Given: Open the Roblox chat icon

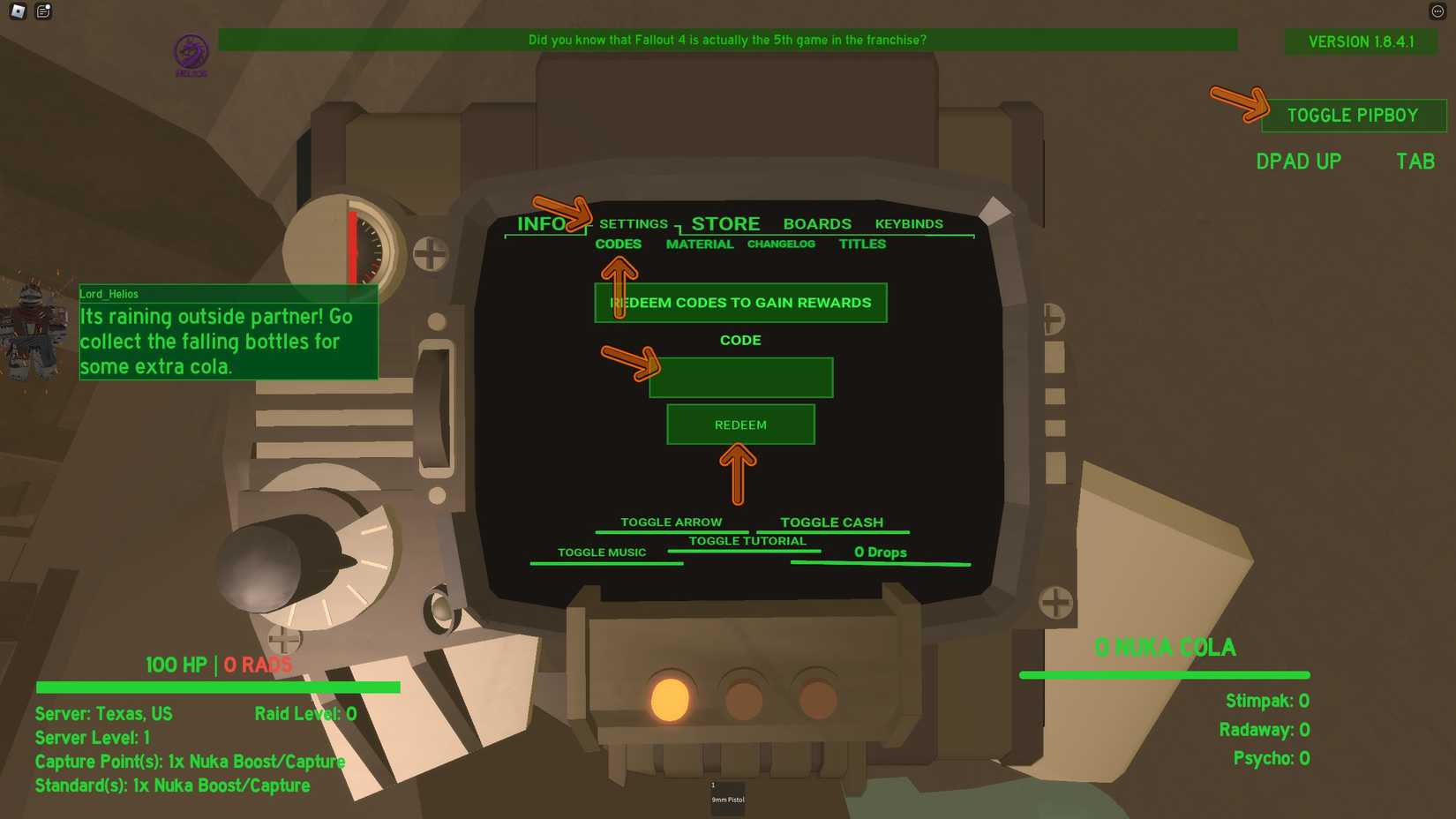Looking at the screenshot, I should [x=42, y=11].
